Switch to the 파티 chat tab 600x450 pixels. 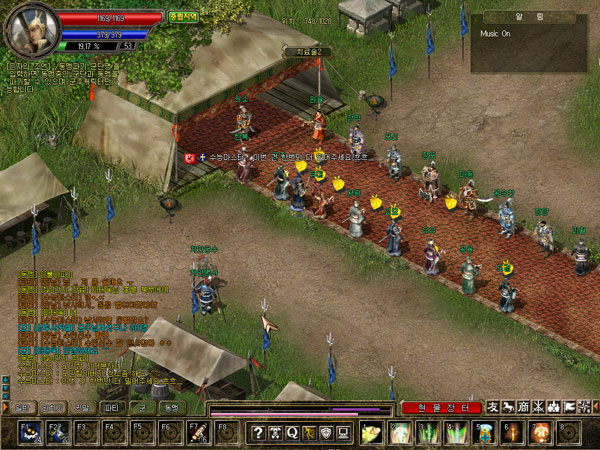tap(111, 408)
